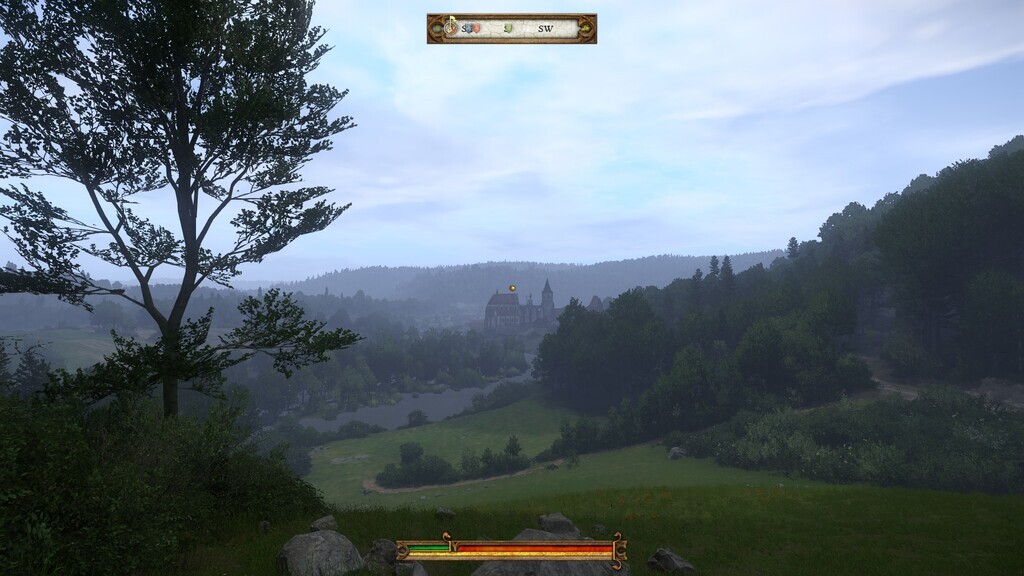Select the round quest marker with gold flag

tap(452, 27)
